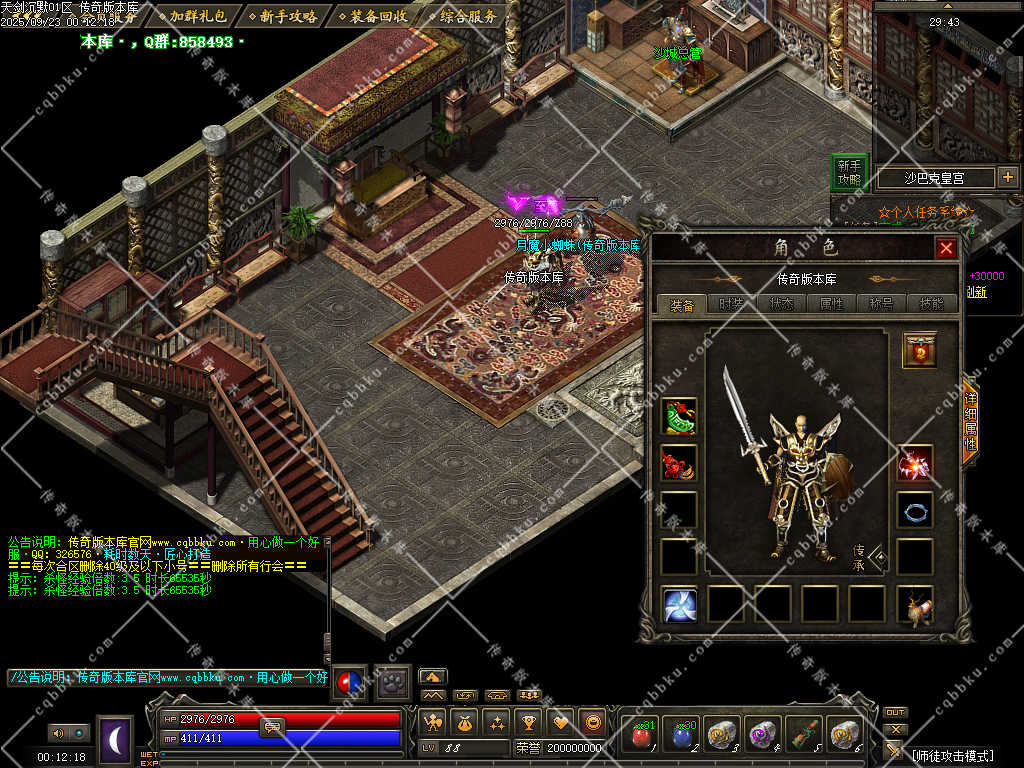
Task: Open the 状态 tab
Action: [x=781, y=305]
